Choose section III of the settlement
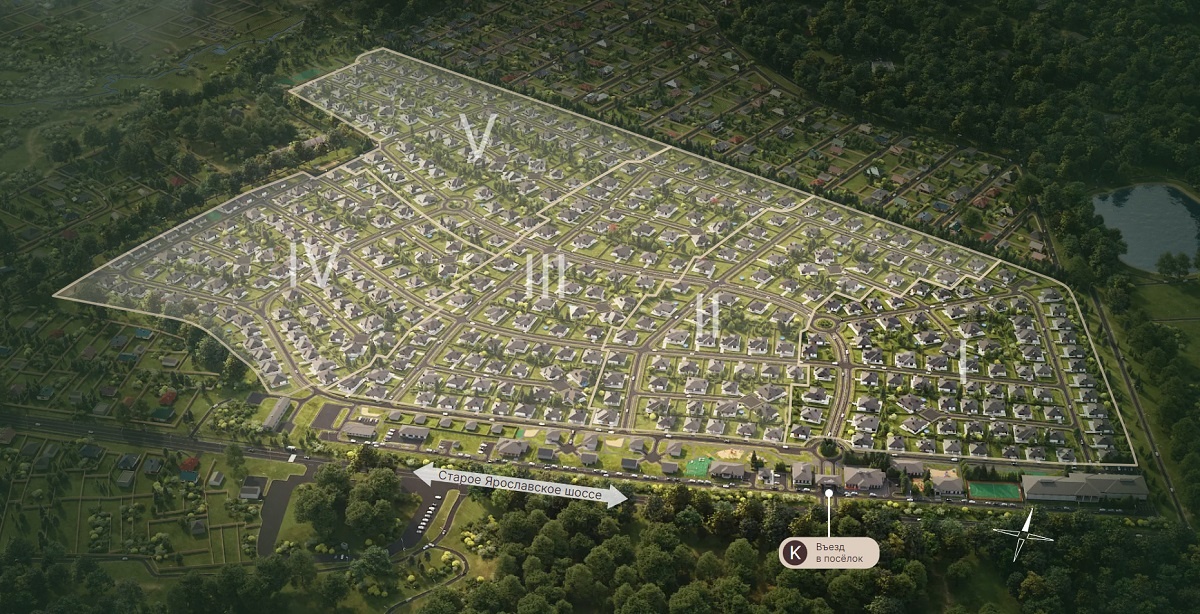Image resolution: width=1200 pixels, height=614 pixels. tap(545, 276)
